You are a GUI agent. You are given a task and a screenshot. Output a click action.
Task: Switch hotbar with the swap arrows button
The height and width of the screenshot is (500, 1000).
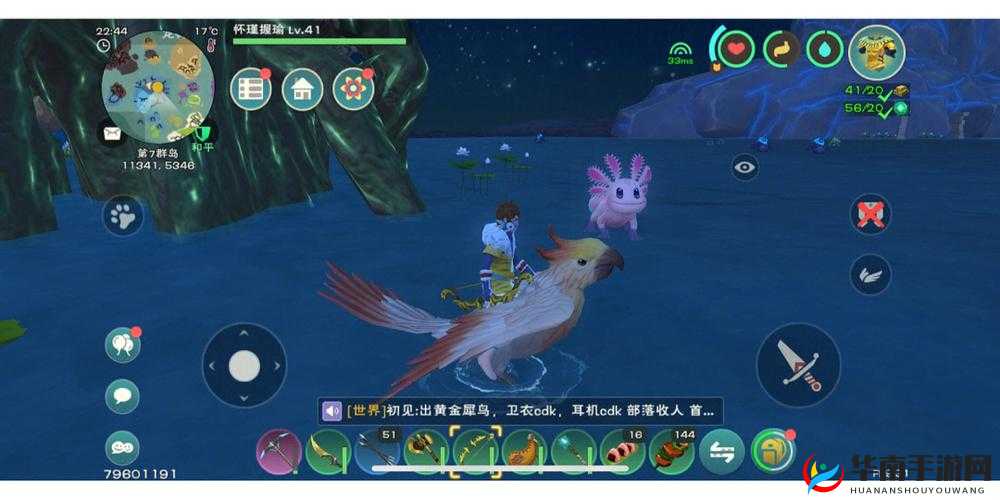[x=721, y=452]
